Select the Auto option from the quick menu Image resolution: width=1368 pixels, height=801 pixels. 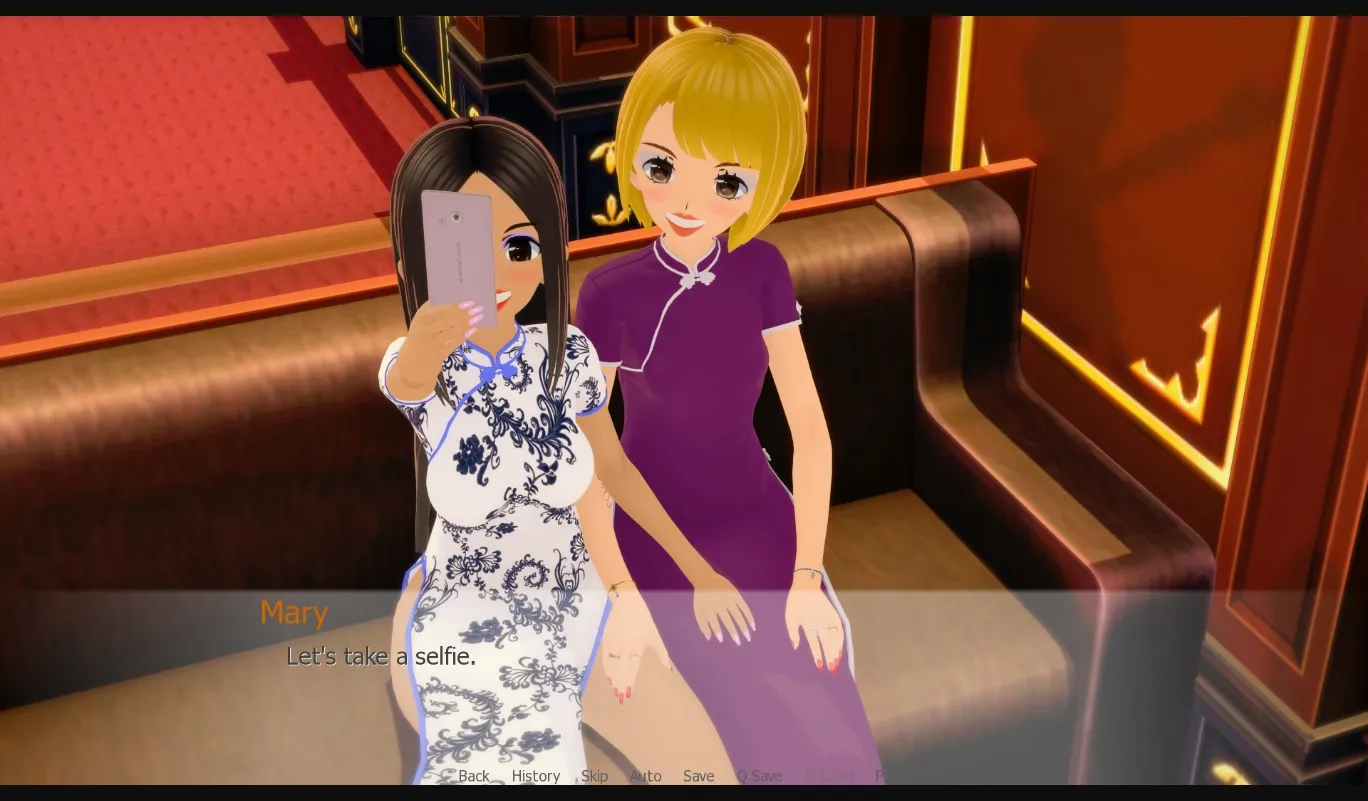pyautogui.click(x=646, y=776)
